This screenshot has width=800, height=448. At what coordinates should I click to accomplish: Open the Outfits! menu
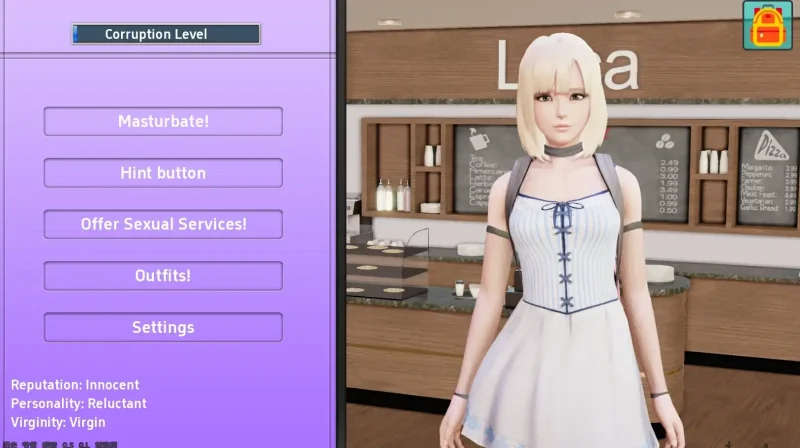pos(163,276)
